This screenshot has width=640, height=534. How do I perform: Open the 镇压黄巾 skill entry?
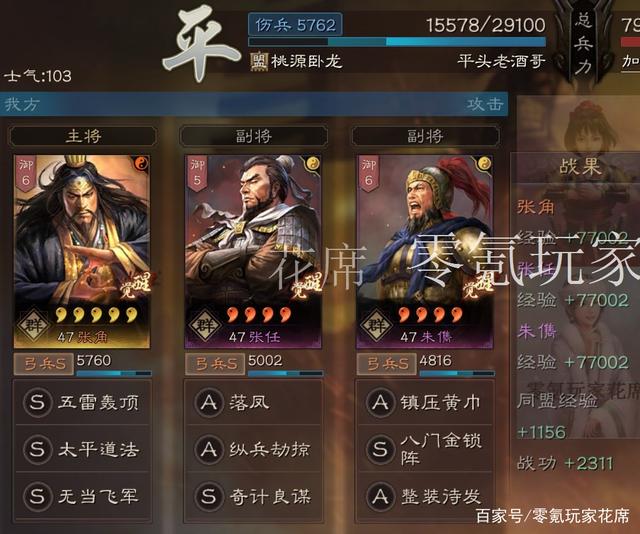[x=424, y=403]
